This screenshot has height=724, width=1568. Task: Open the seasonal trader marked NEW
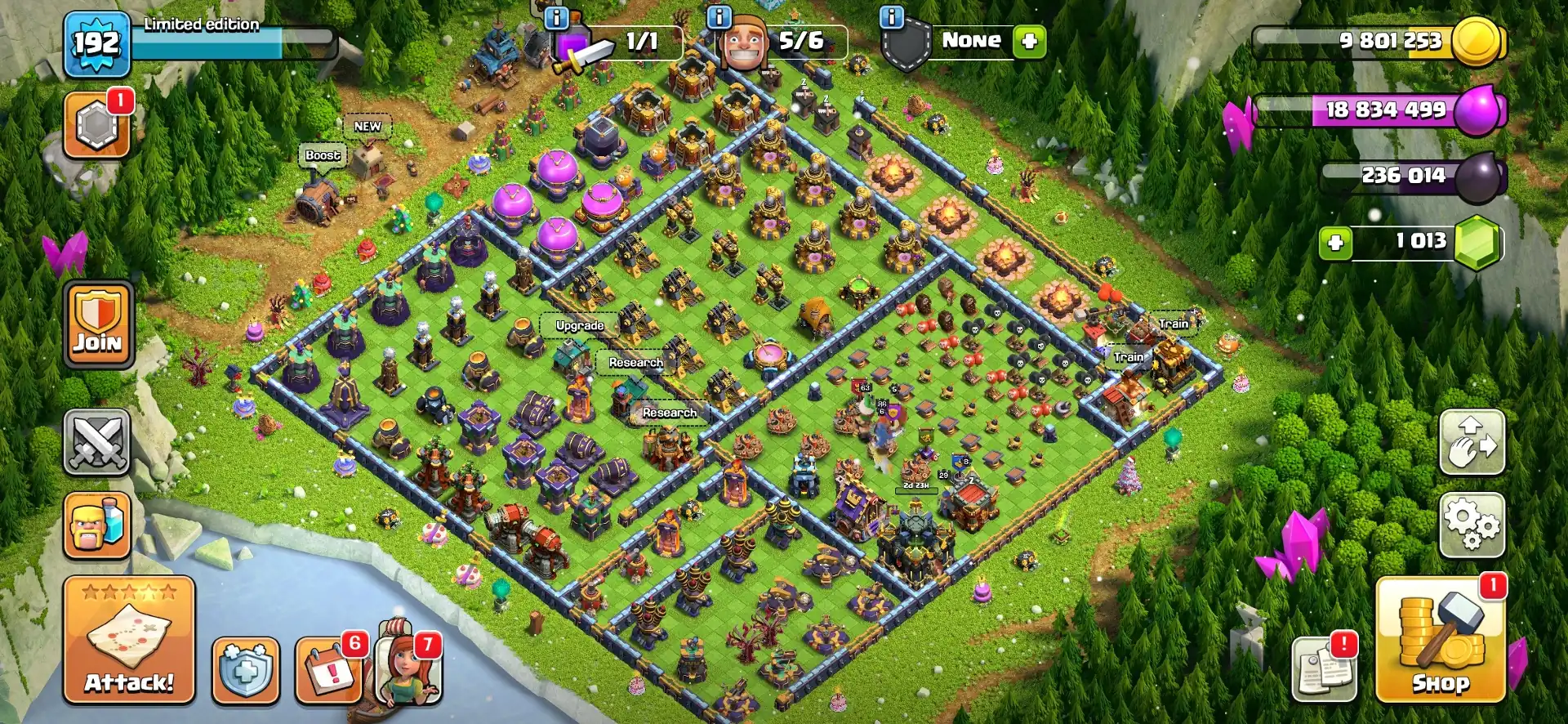(x=367, y=127)
